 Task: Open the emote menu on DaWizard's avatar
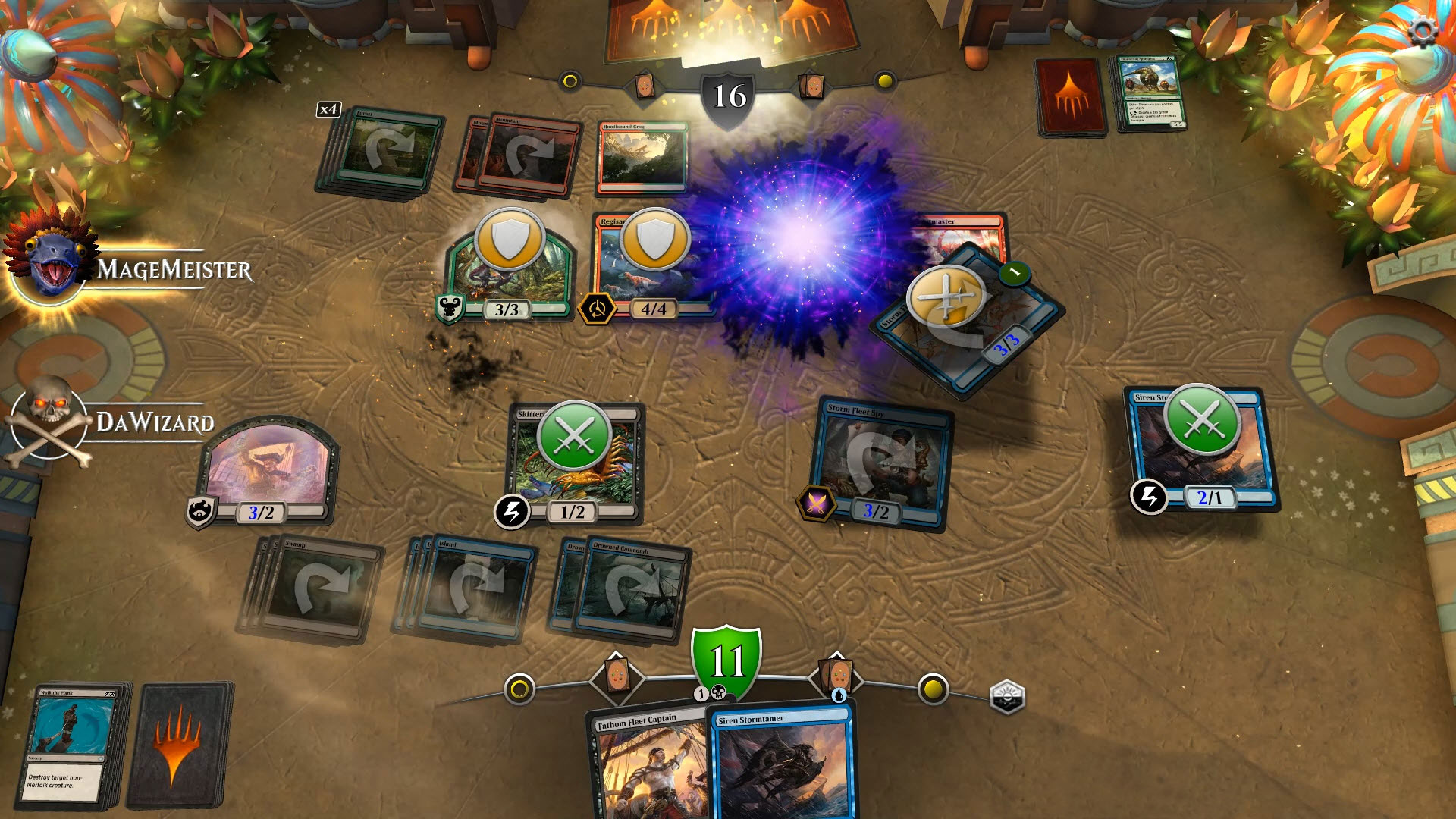pos(47,425)
